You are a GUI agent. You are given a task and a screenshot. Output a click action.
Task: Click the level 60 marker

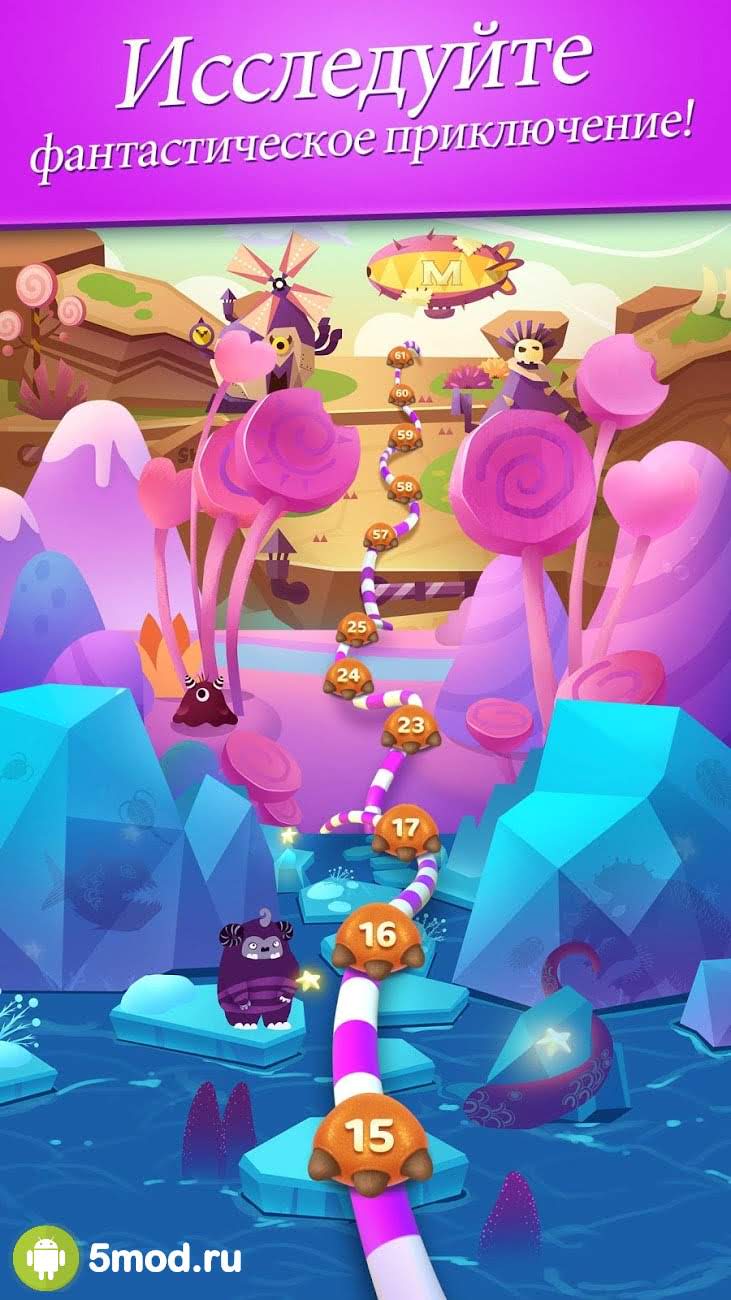(401, 394)
